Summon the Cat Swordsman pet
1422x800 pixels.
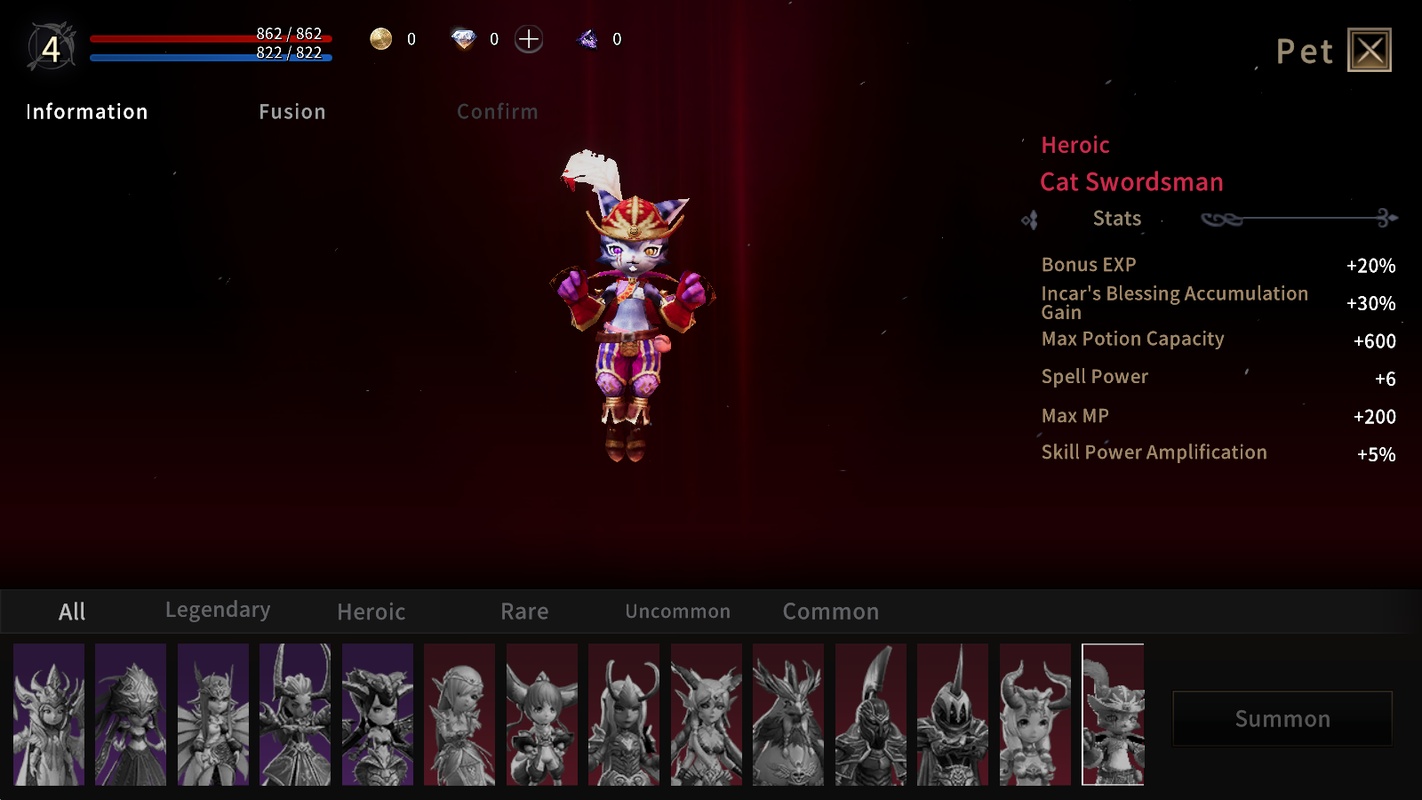pos(1282,718)
